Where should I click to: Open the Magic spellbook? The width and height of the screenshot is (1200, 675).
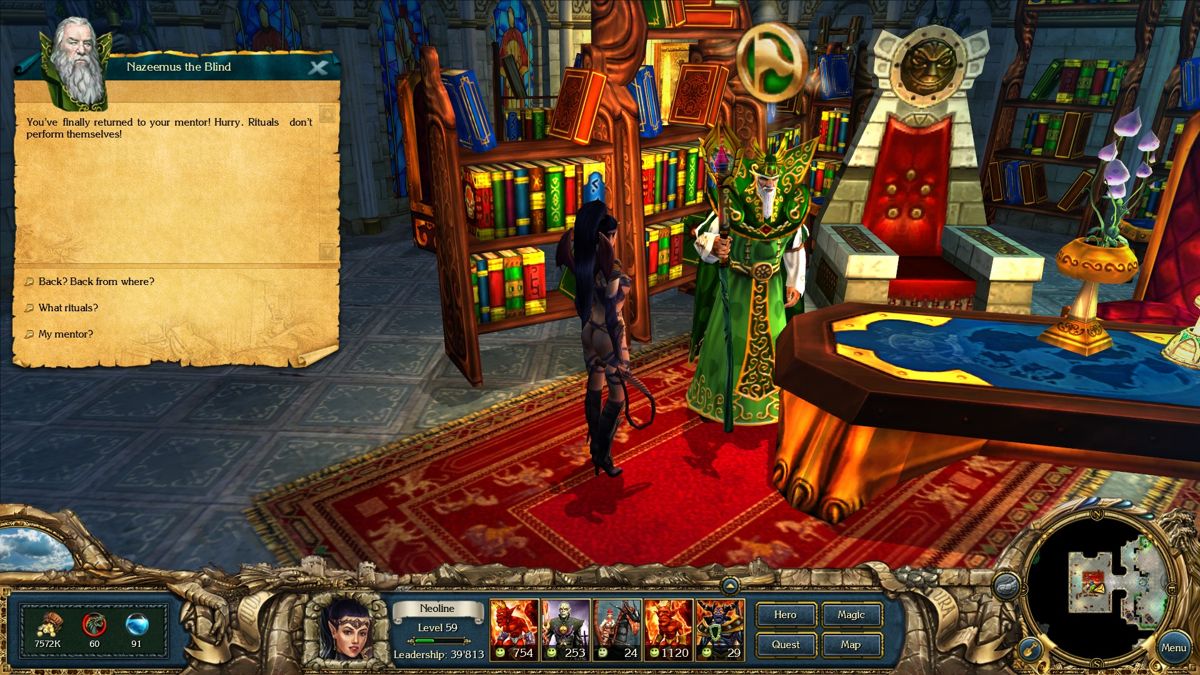851,615
